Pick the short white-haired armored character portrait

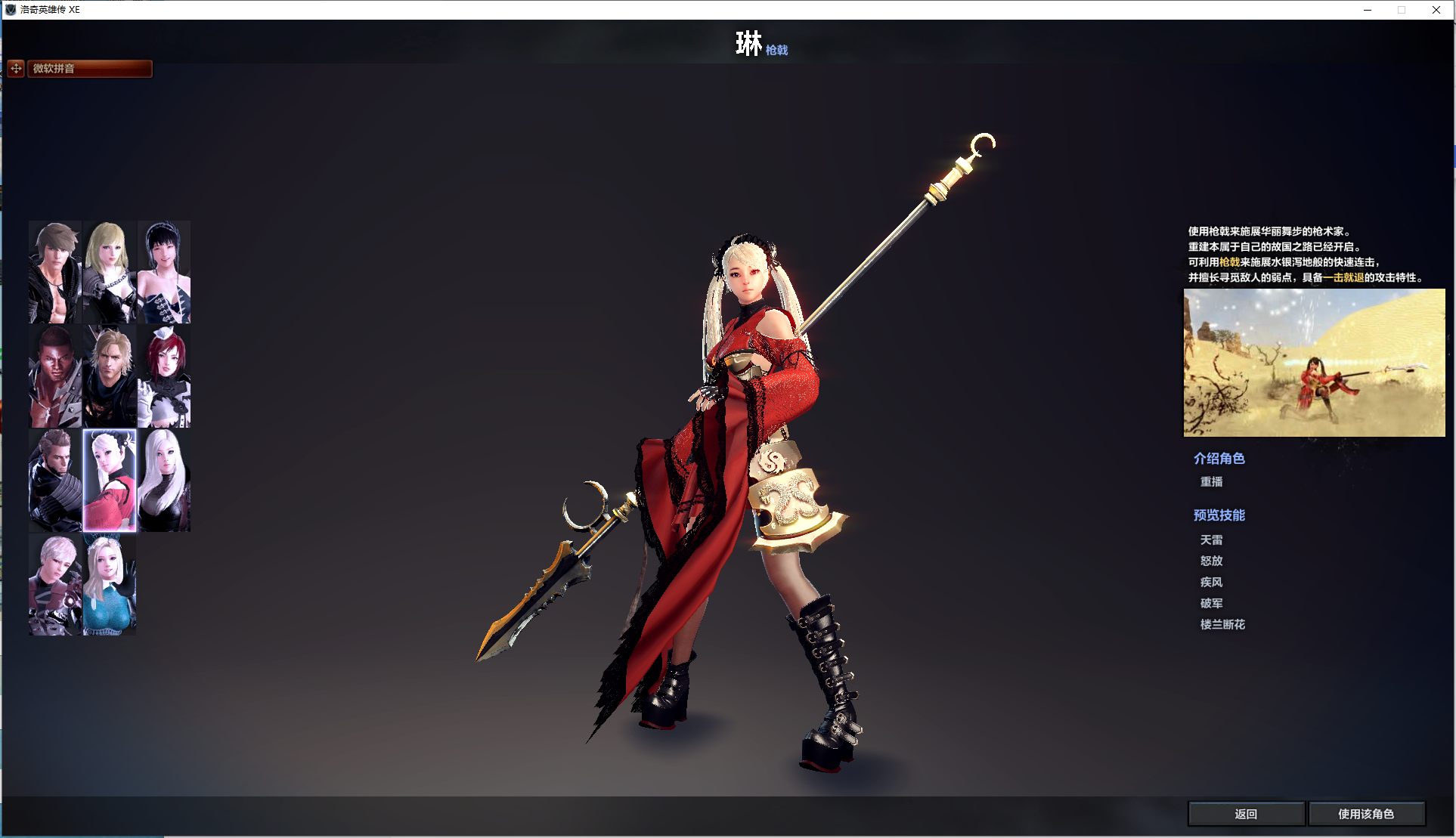tap(55, 585)
